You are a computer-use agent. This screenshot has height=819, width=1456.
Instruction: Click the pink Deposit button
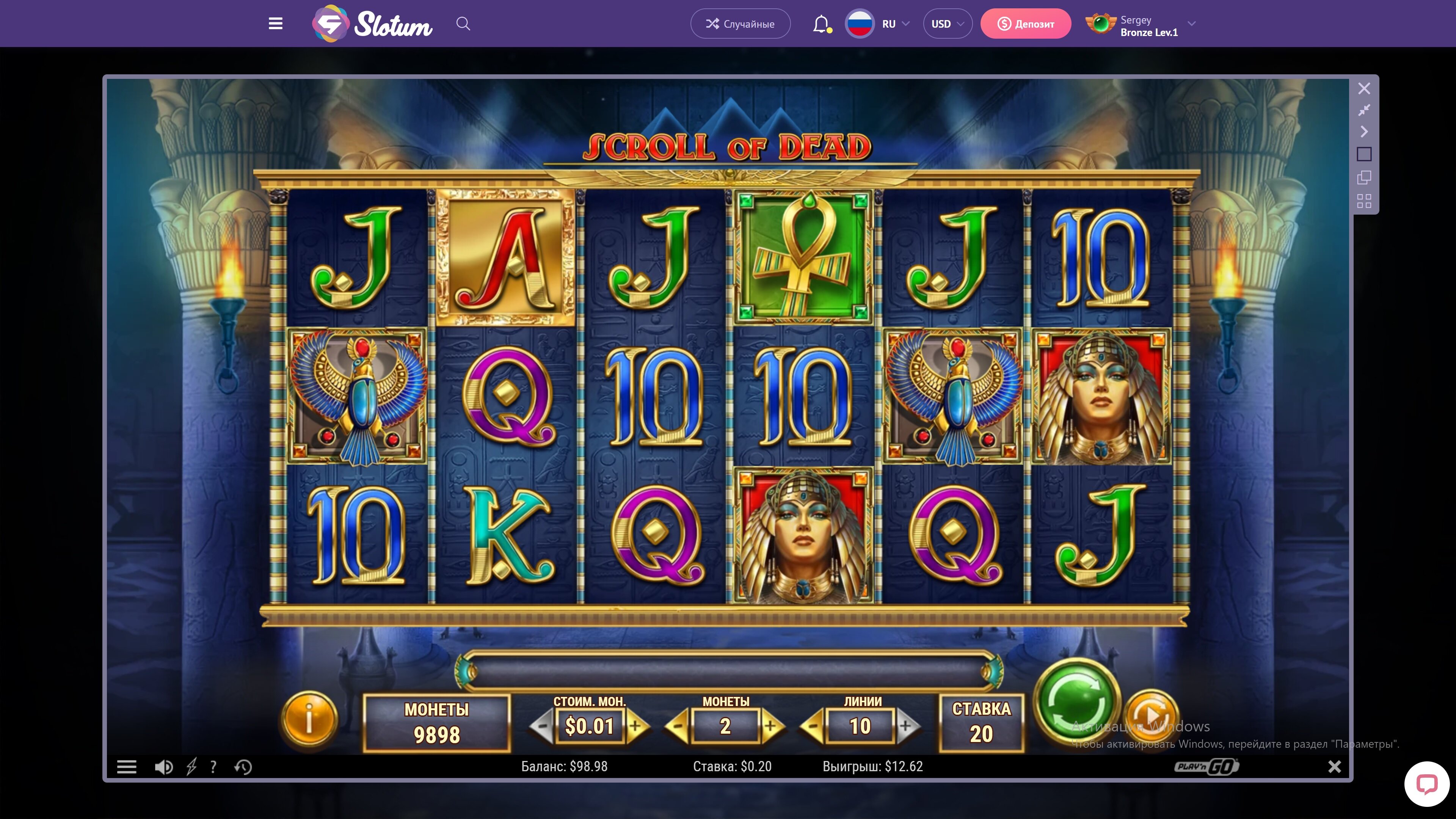point(1025,24)
